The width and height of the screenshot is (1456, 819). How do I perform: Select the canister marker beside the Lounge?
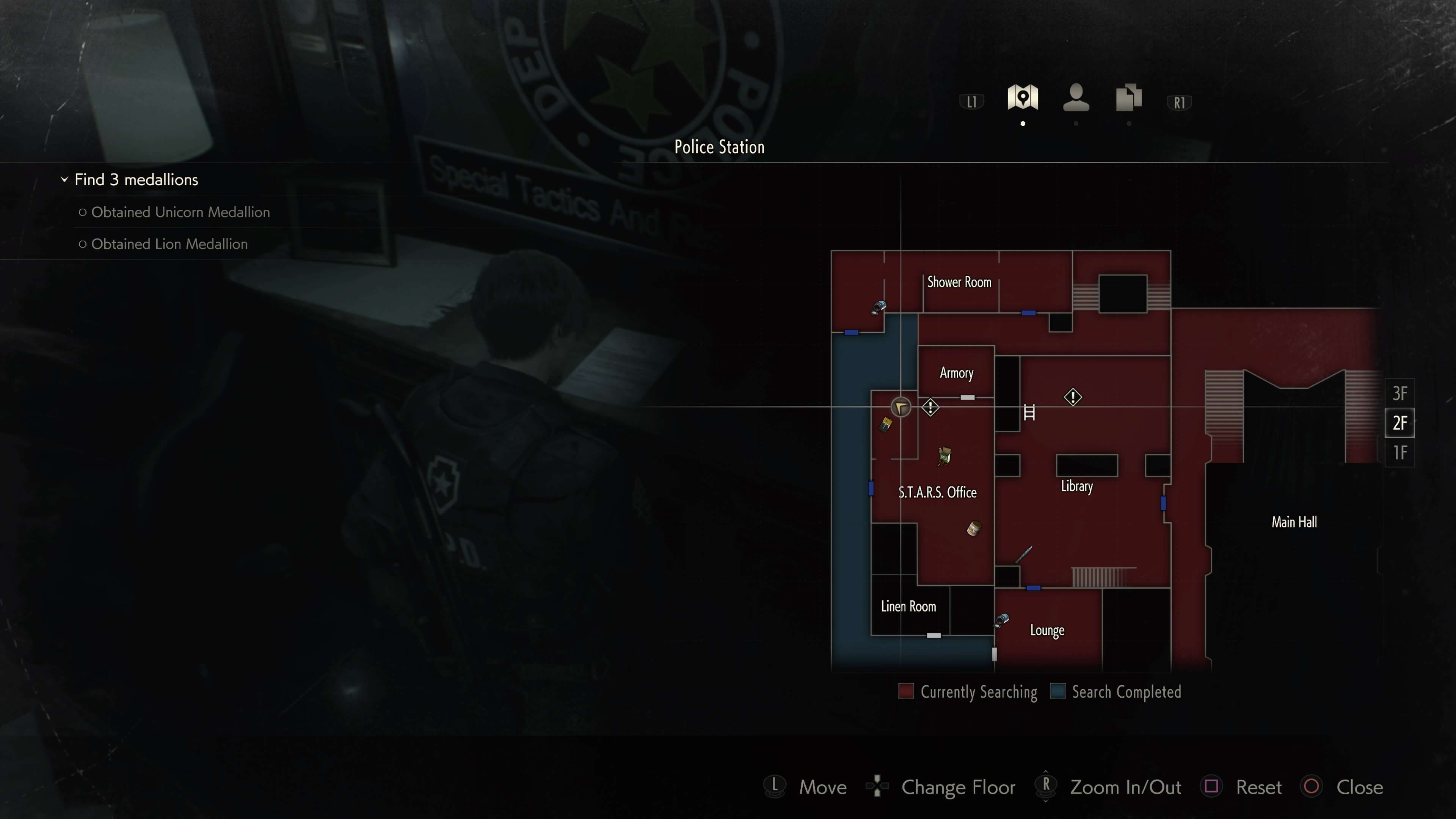pos(1001,620)
